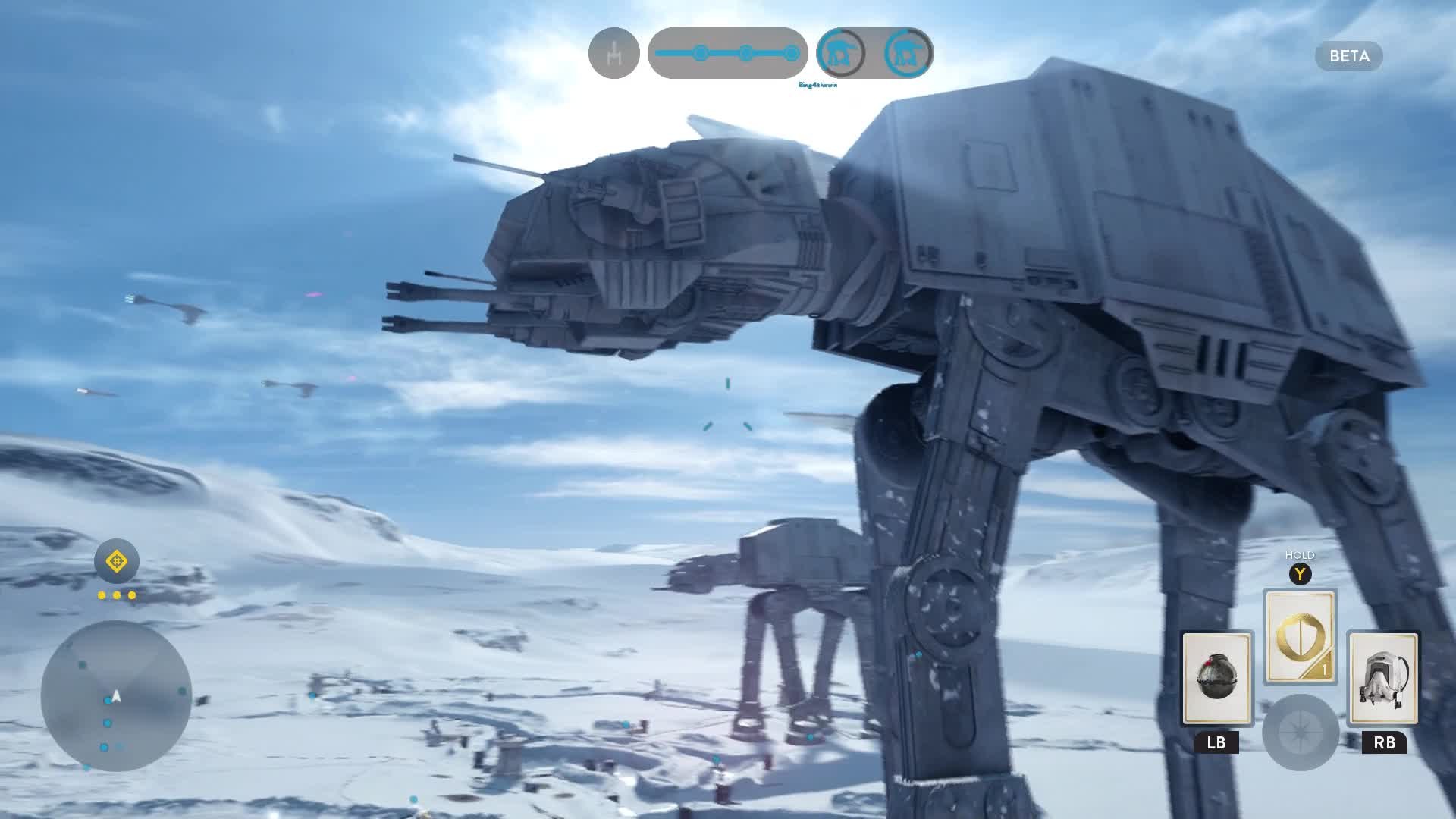Click the BETA badge
This screenshot has width=1456, height=819.
point(1348,56)
